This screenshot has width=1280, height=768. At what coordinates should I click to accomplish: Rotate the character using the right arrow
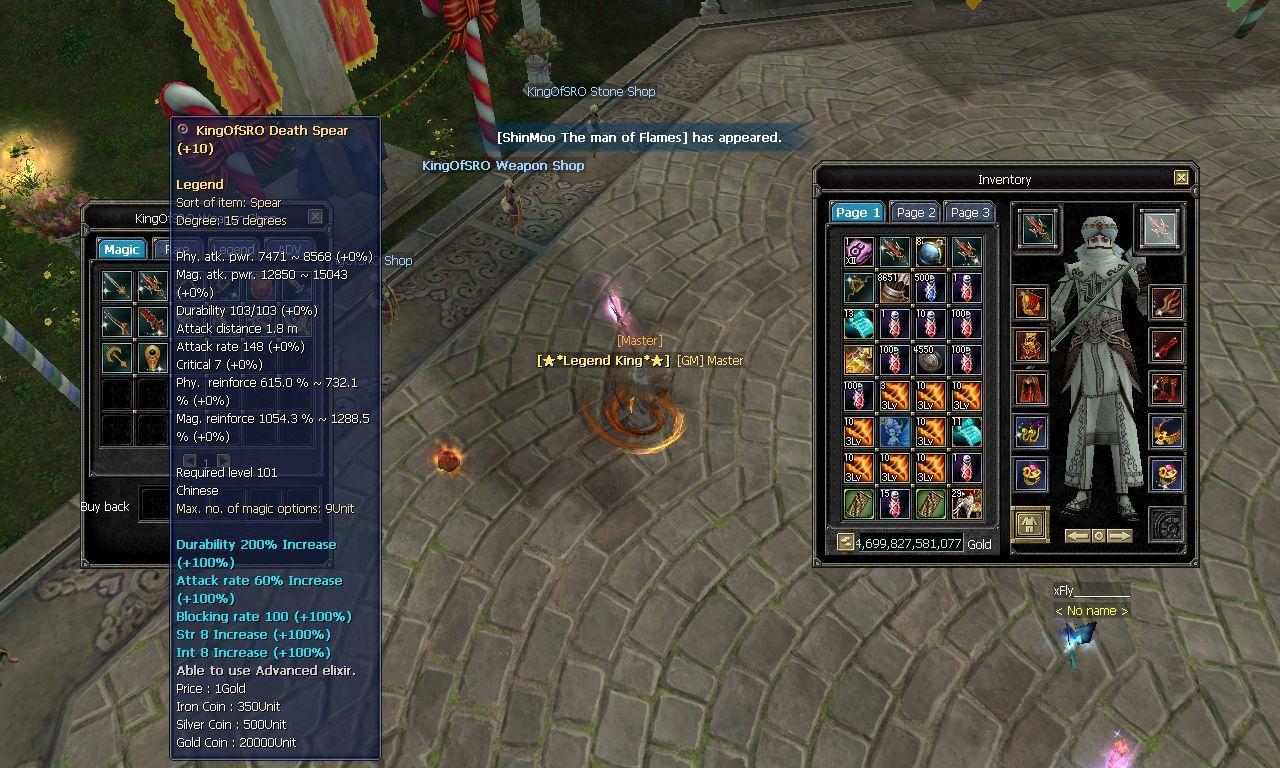pyautogui.click(x=1119, y=535)
